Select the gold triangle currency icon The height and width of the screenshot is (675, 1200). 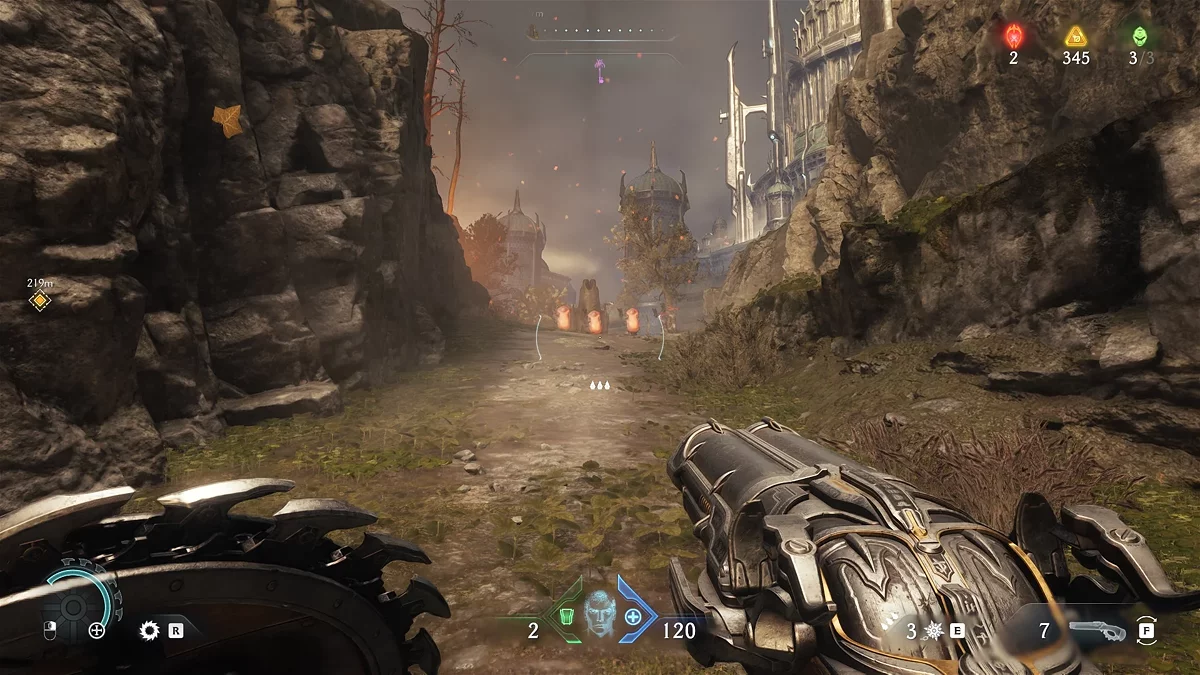[x=1076, y=37]
